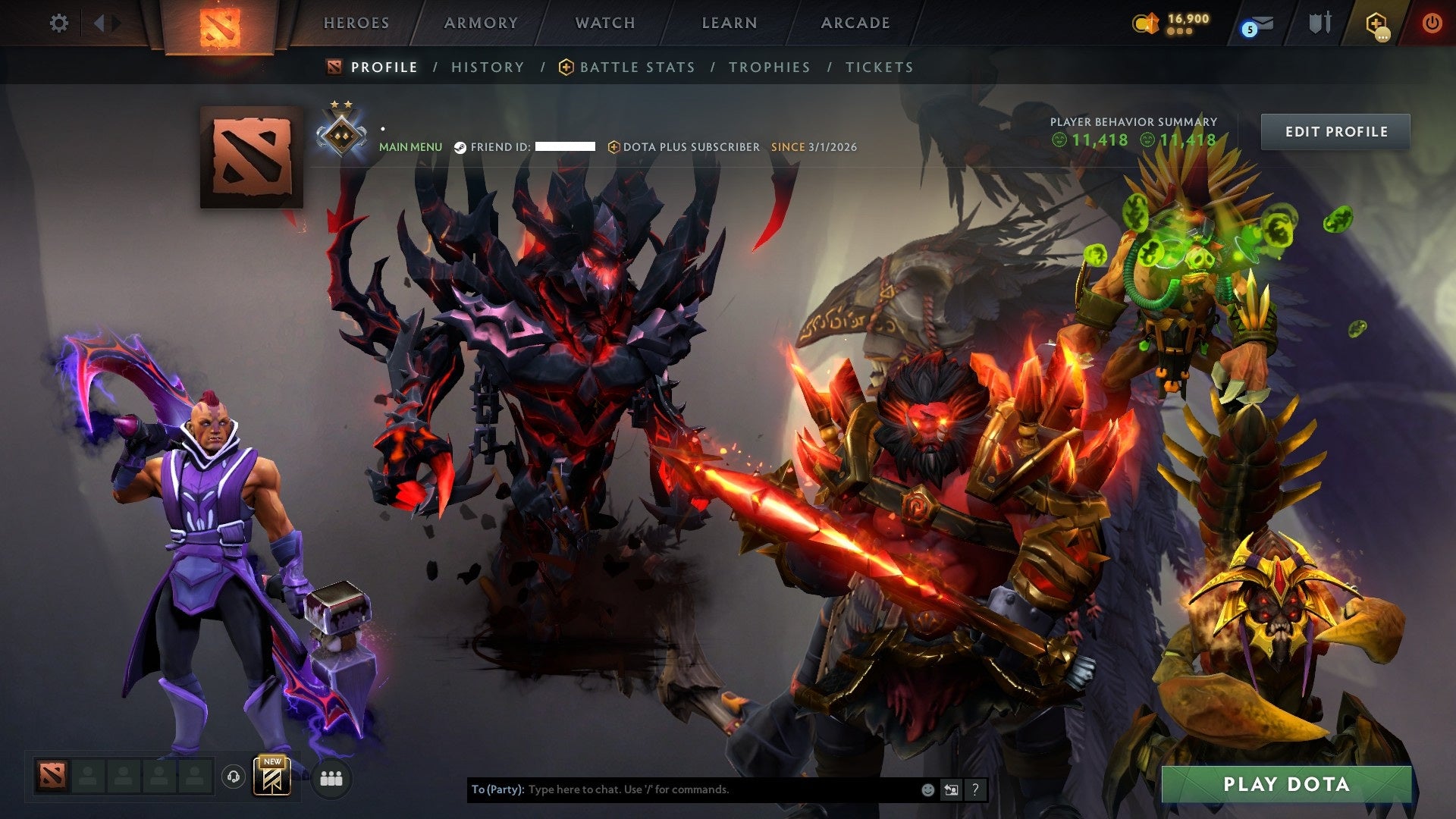The image size is (1456, 819).
Task: Click the power button to exit Dota
Action: [1432, 23]
